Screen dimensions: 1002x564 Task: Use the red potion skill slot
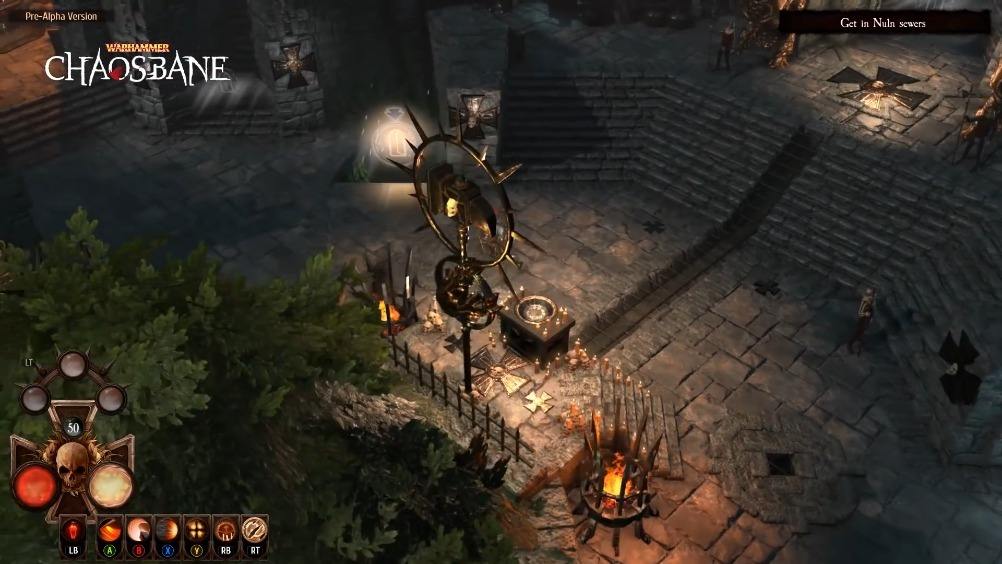[x=74, y=530]
